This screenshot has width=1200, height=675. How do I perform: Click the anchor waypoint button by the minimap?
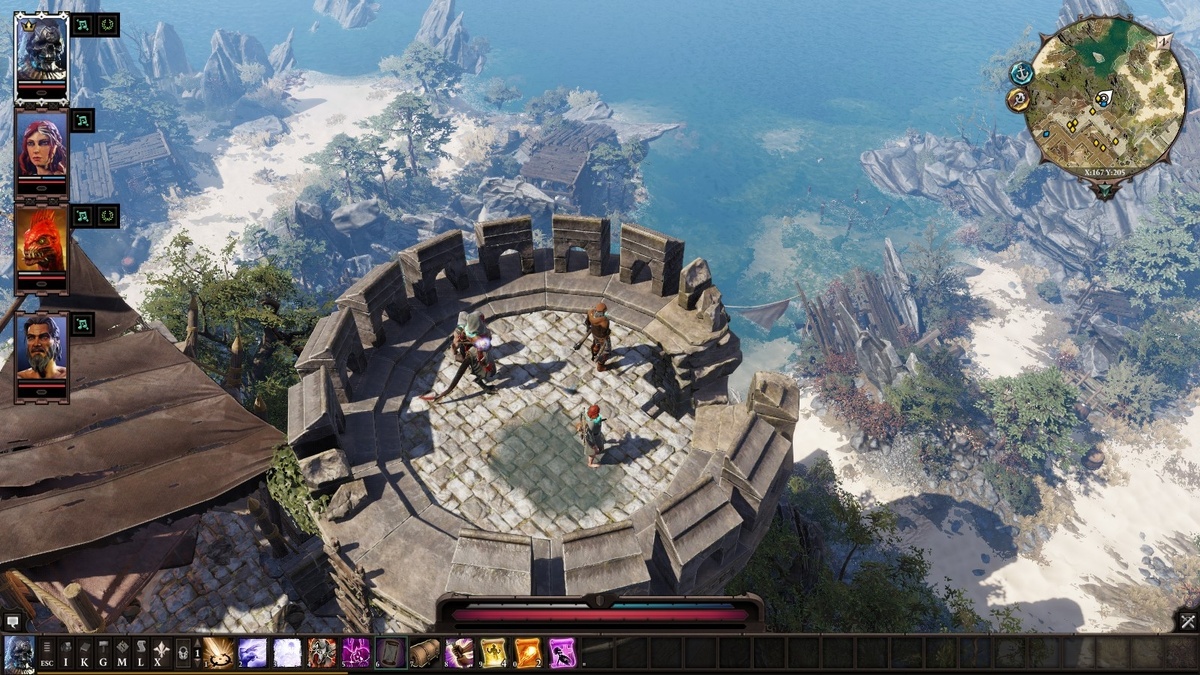coord(1021,73)
